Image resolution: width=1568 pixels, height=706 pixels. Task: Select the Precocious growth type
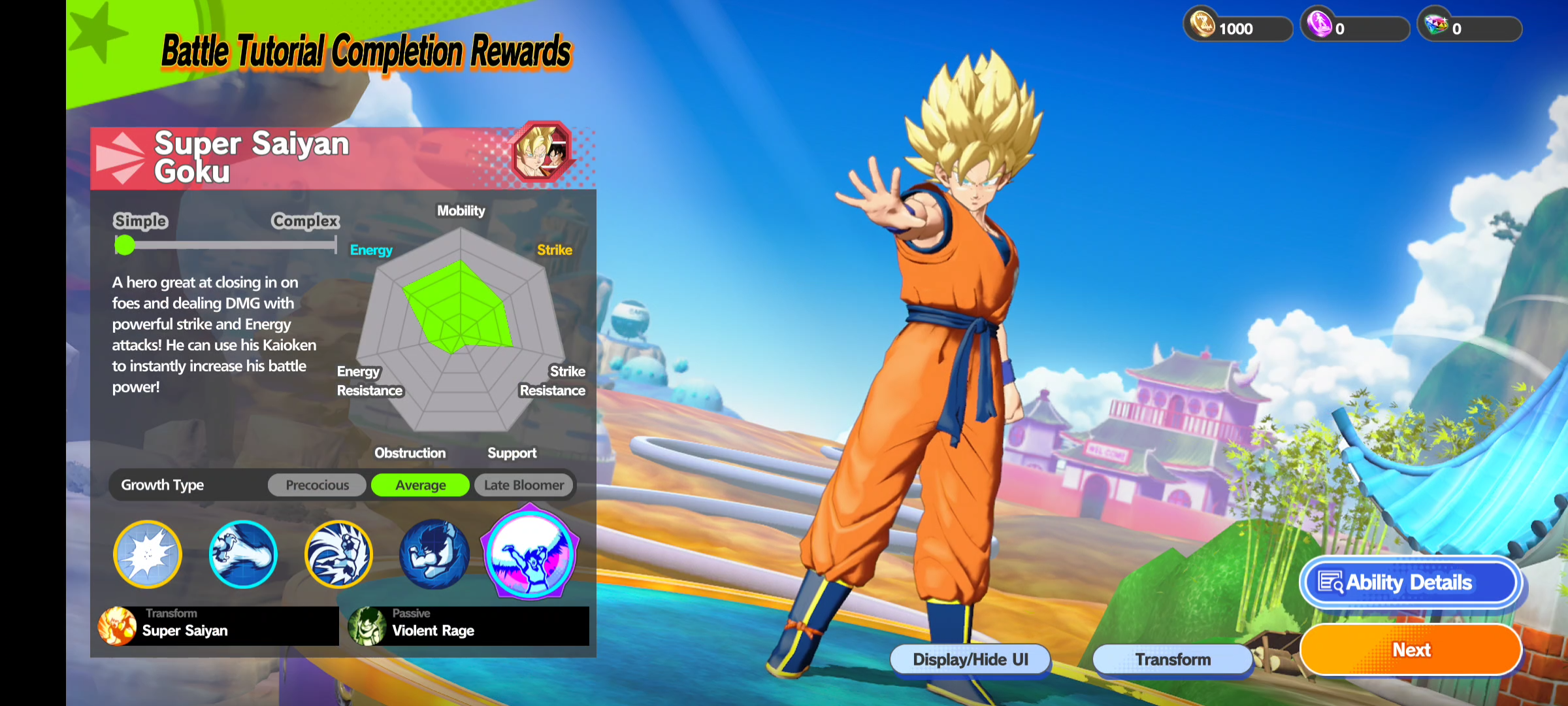(x=316, y=484)
